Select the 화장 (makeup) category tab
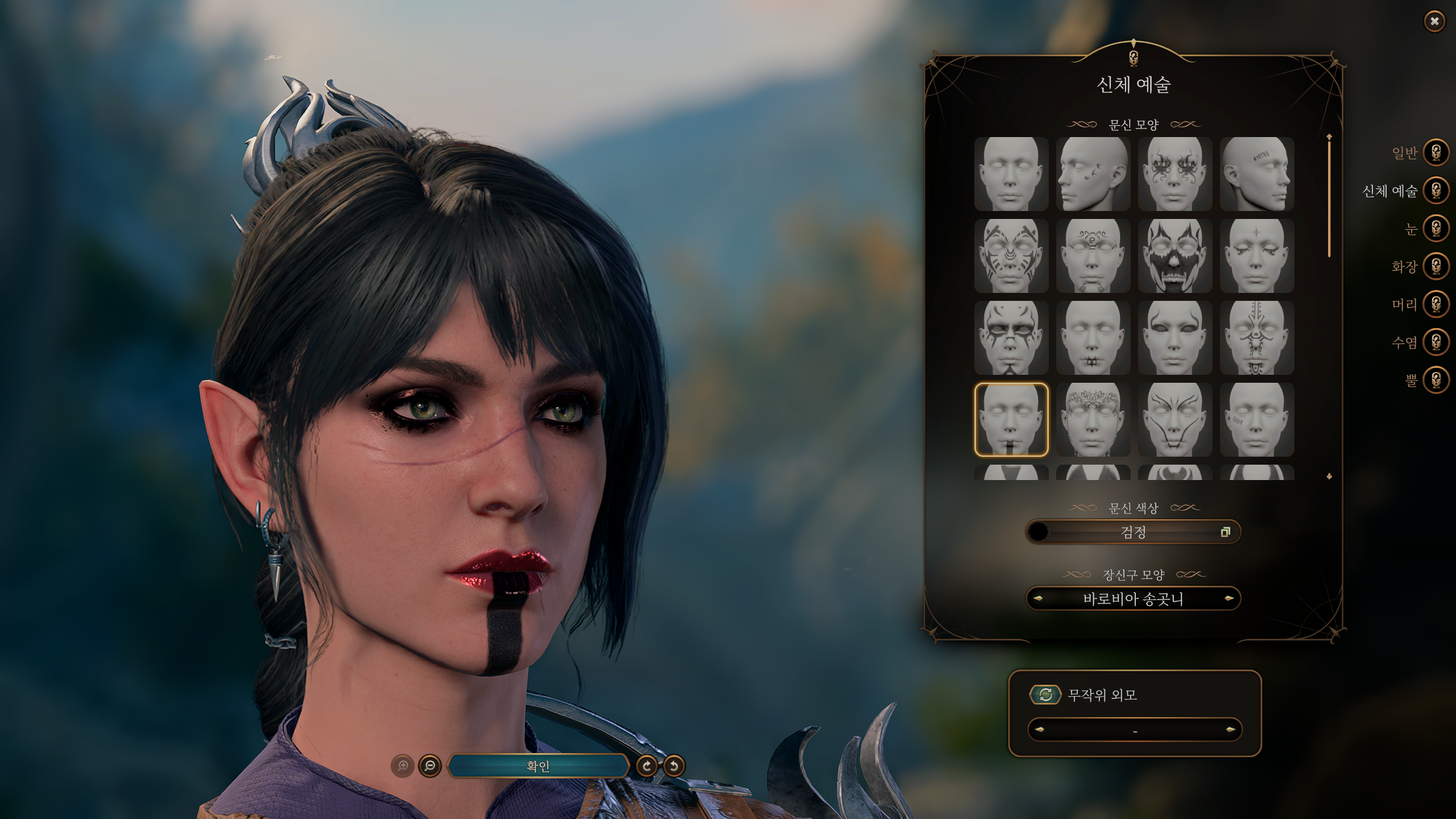 pos(1436,266)
